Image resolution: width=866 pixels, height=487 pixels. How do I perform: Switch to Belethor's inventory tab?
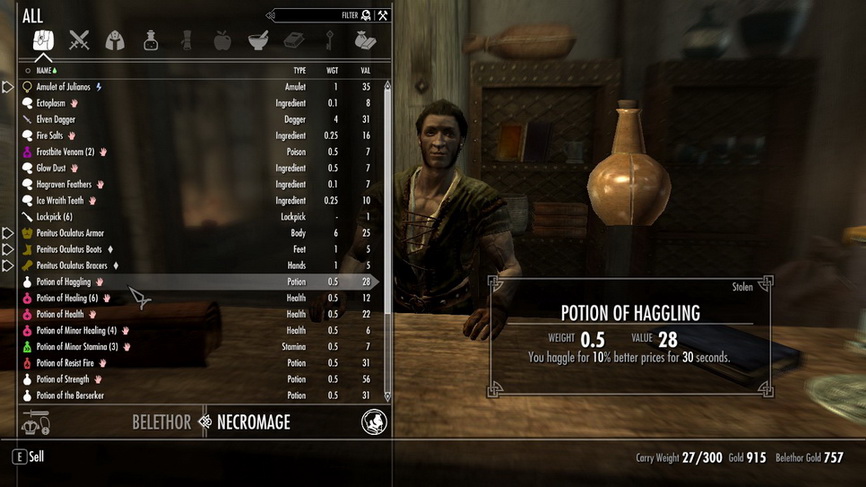[161, 422]
